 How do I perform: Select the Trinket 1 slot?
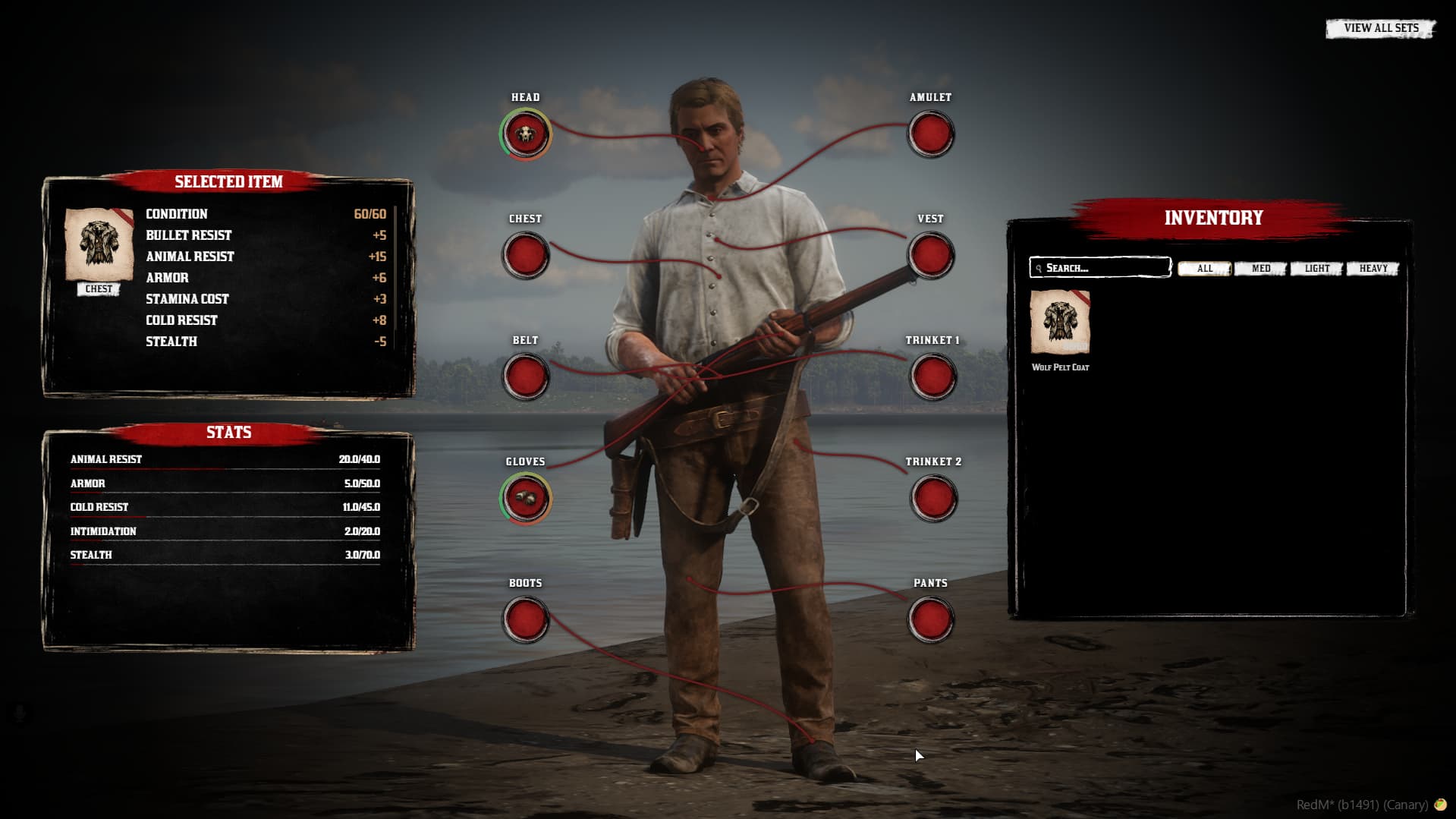[932, 377]
